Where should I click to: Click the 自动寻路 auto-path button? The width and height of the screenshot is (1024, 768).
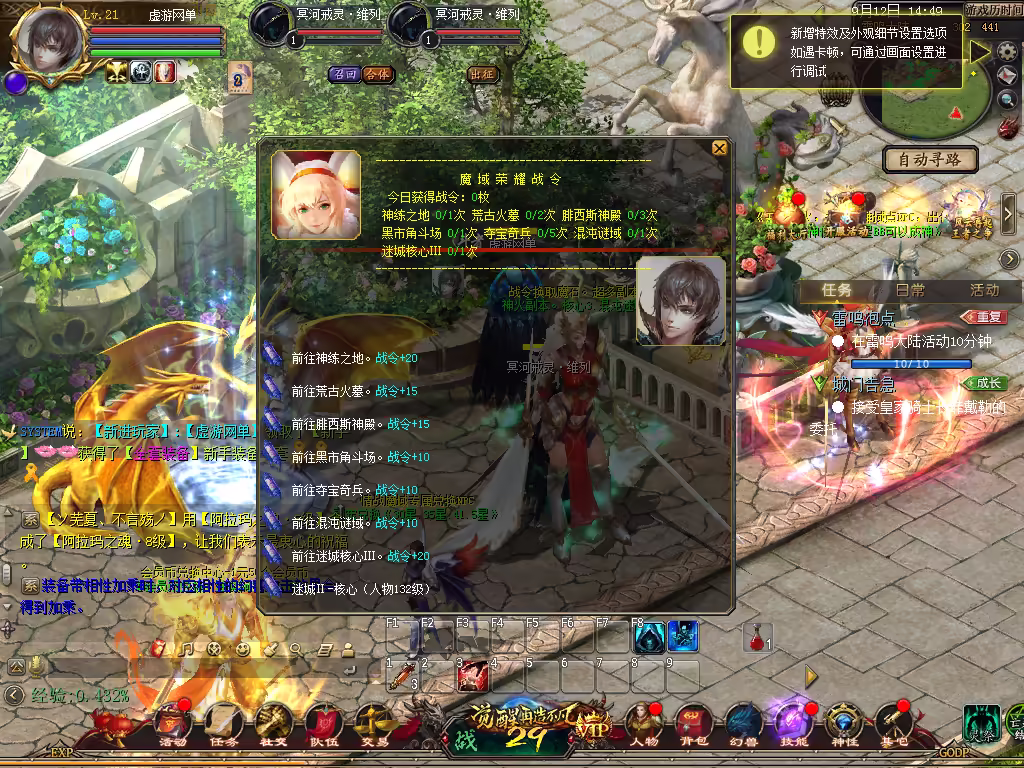pos(930,159)
